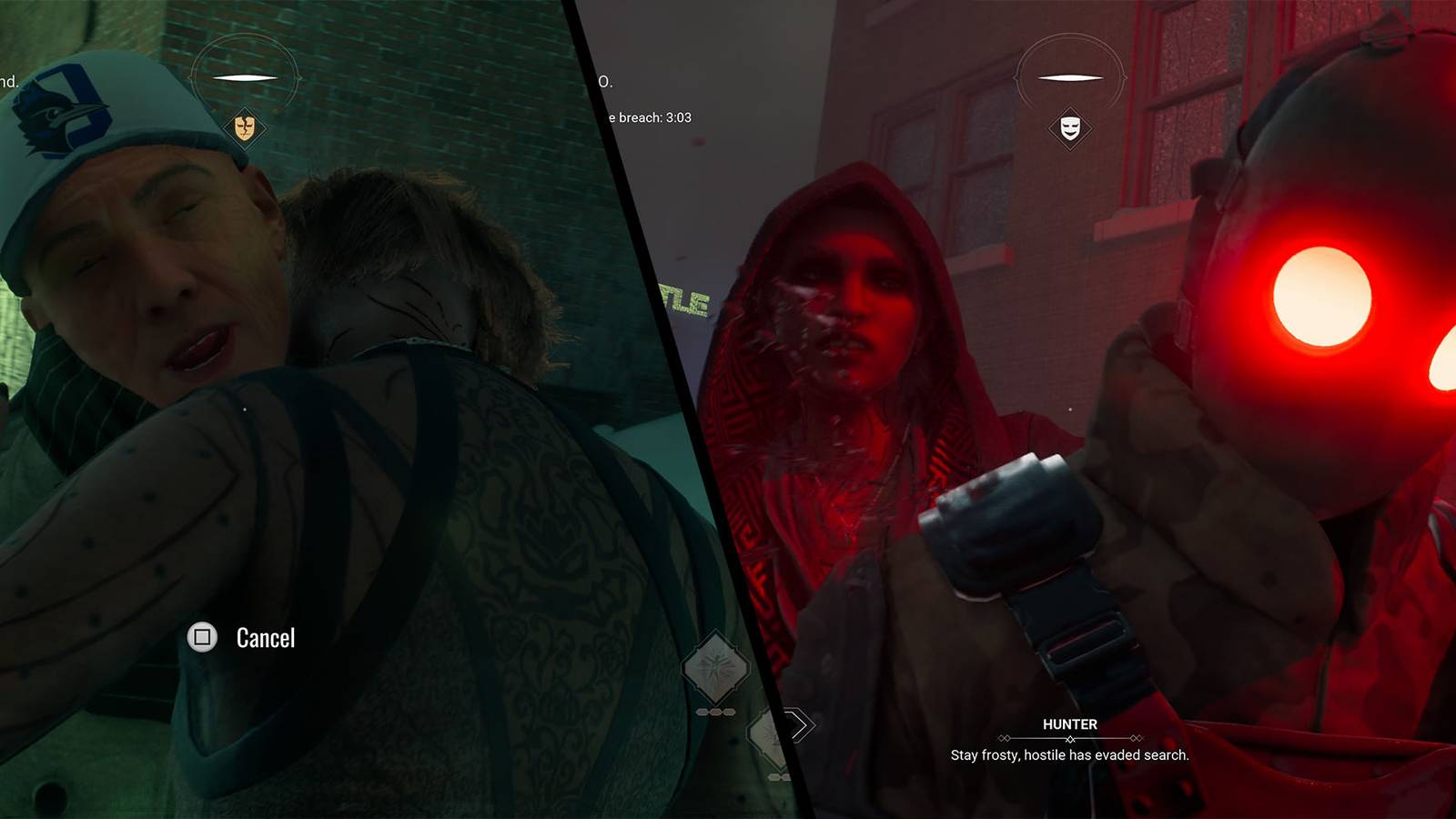Click the white mask icon on the right HUD
The height and width of the screenshot is (819, 1456).
[1070, 126]
